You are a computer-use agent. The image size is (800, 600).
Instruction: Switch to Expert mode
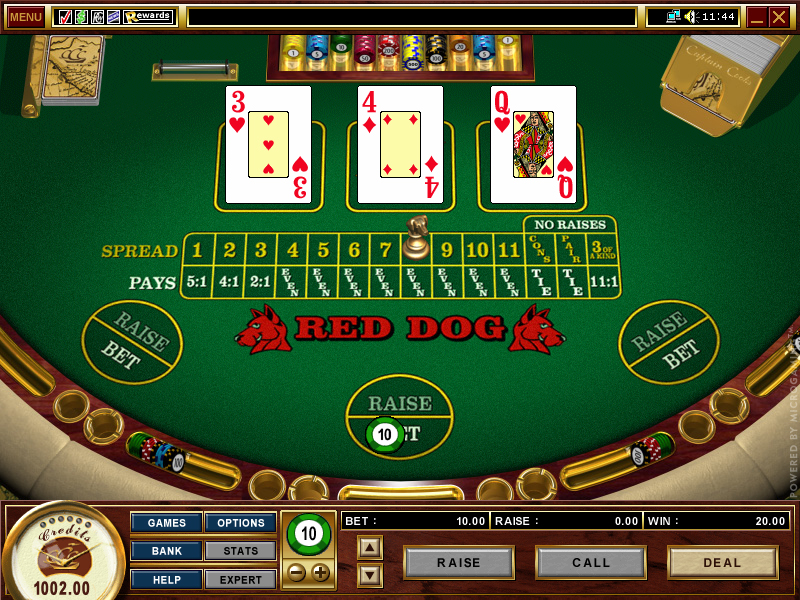(241, 579)
